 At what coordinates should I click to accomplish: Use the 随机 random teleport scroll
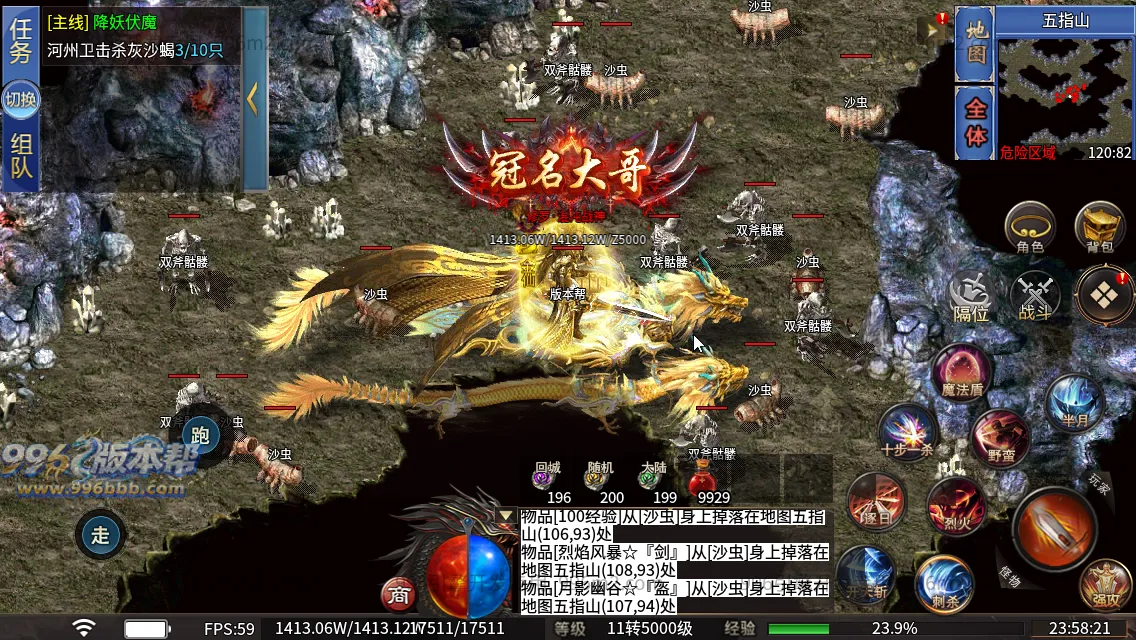[x=600, y=480]
